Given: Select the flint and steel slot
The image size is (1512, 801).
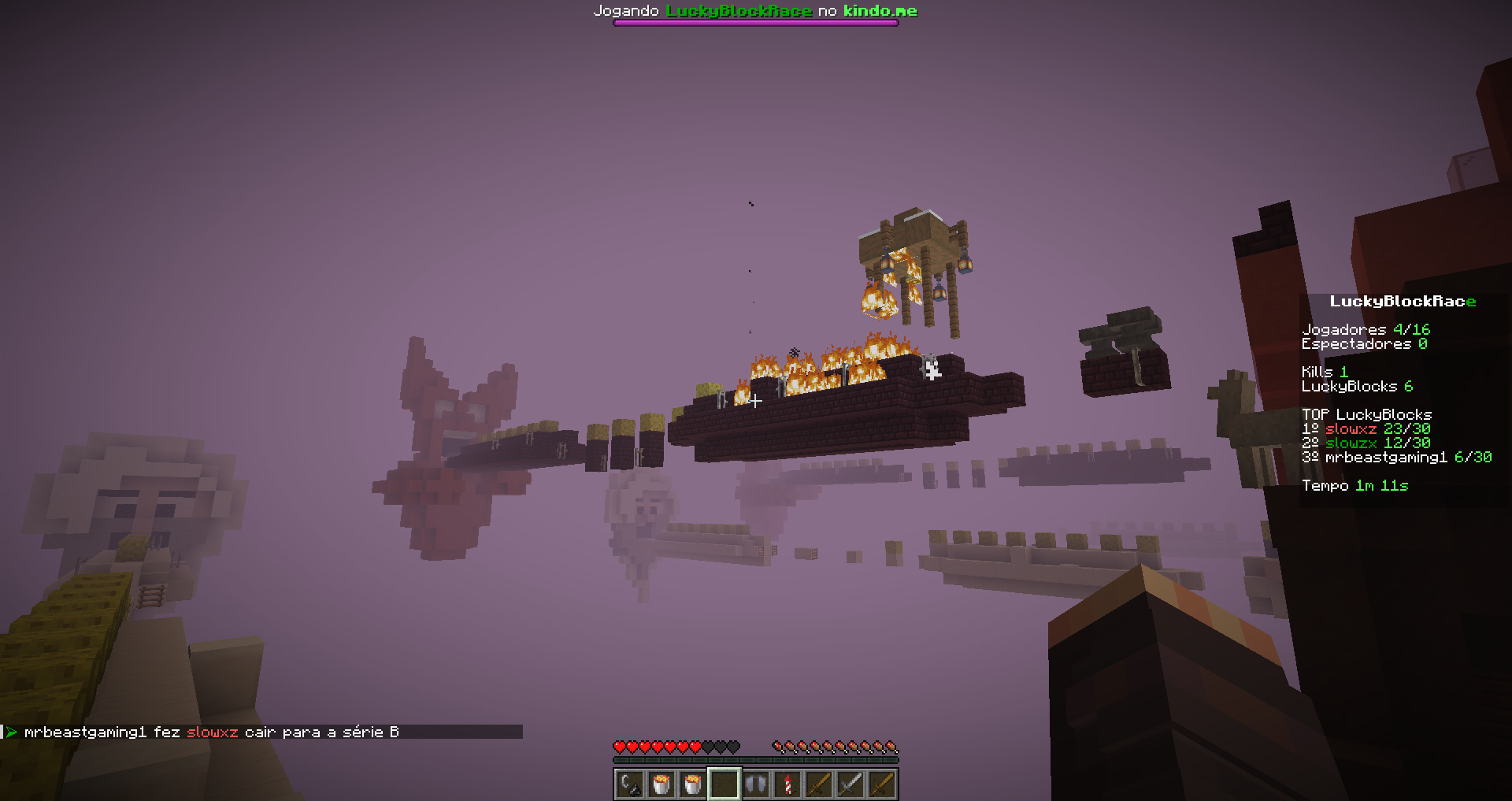Looking at the screenshot, I should 630,784.
